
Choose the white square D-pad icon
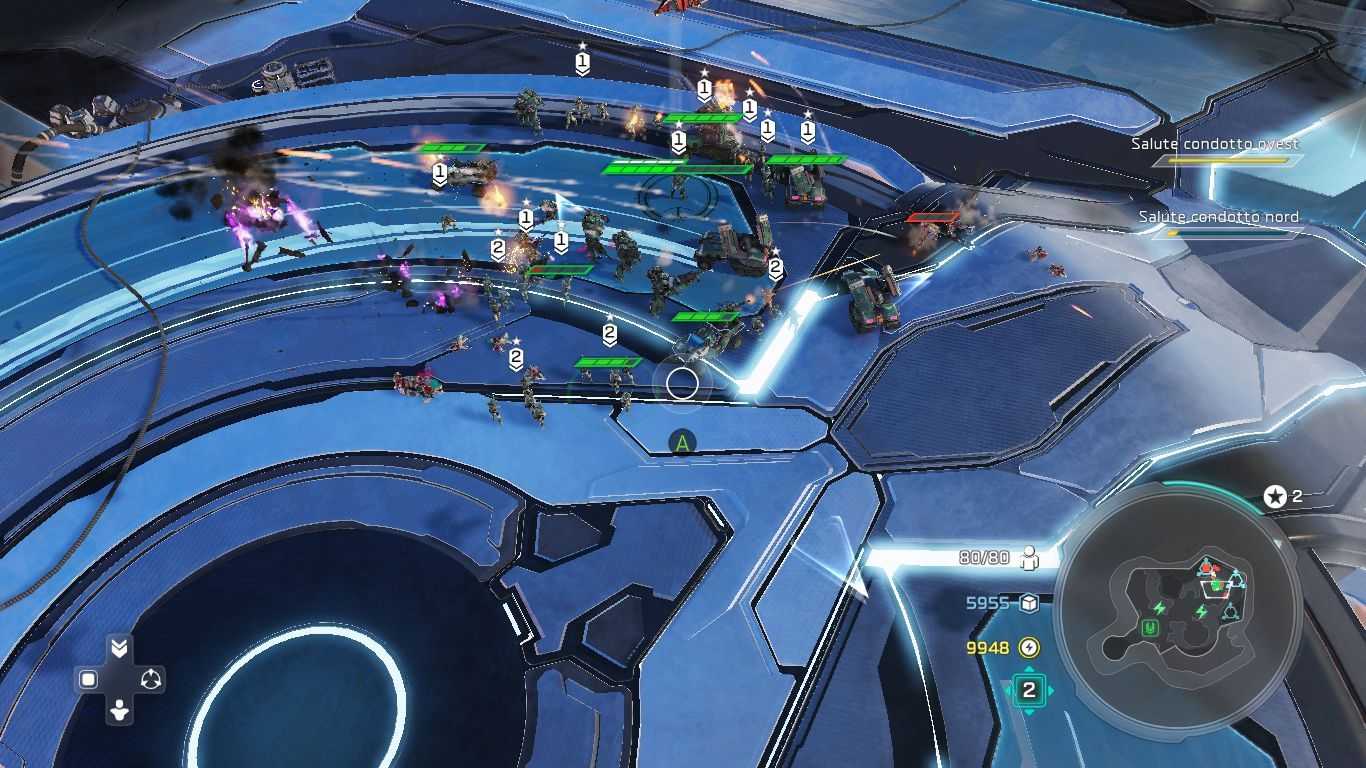tap(88, 680)
